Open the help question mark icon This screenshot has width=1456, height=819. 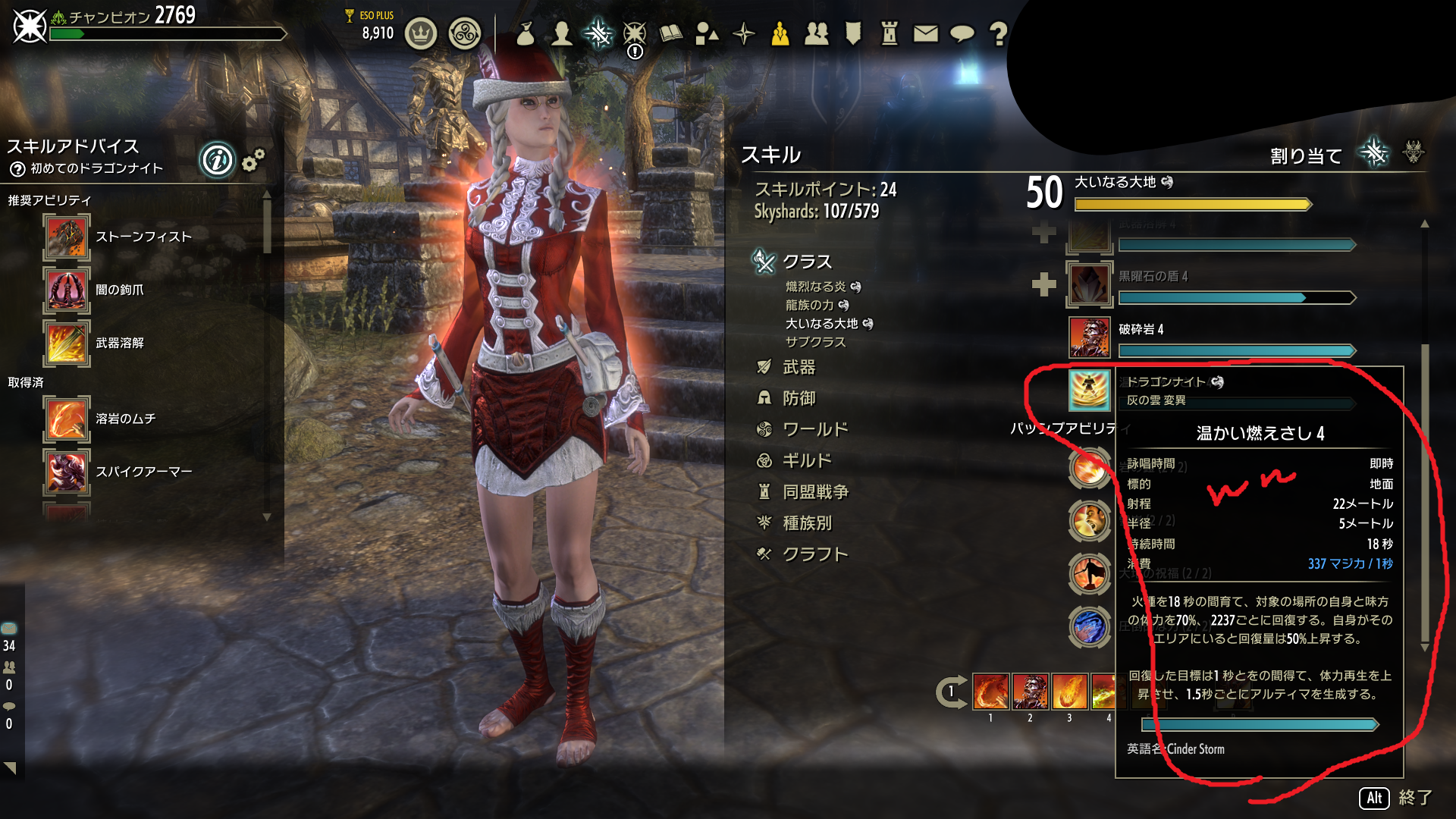998,34
